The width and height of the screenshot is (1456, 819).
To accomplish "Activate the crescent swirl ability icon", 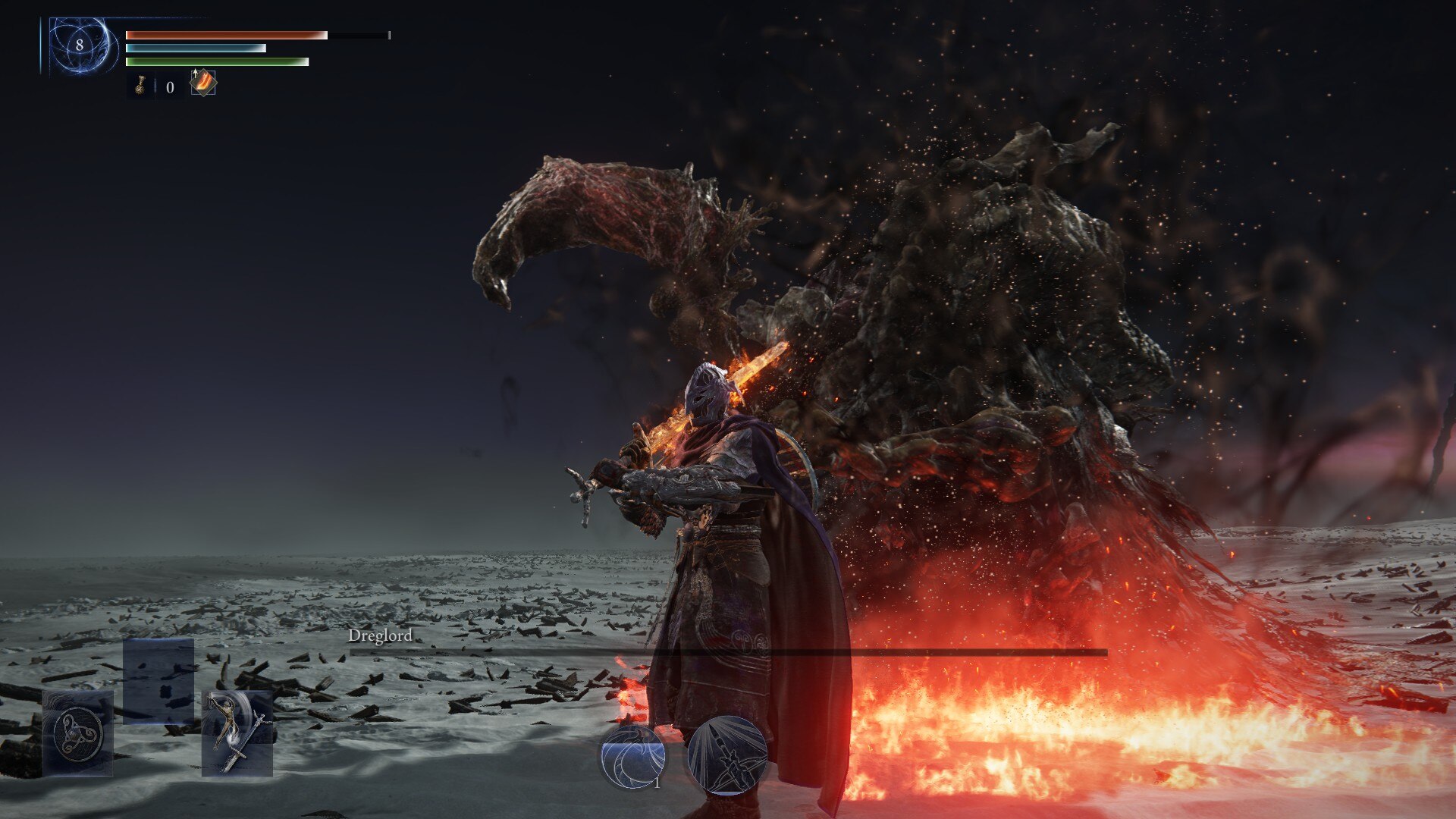I will 633,756.
